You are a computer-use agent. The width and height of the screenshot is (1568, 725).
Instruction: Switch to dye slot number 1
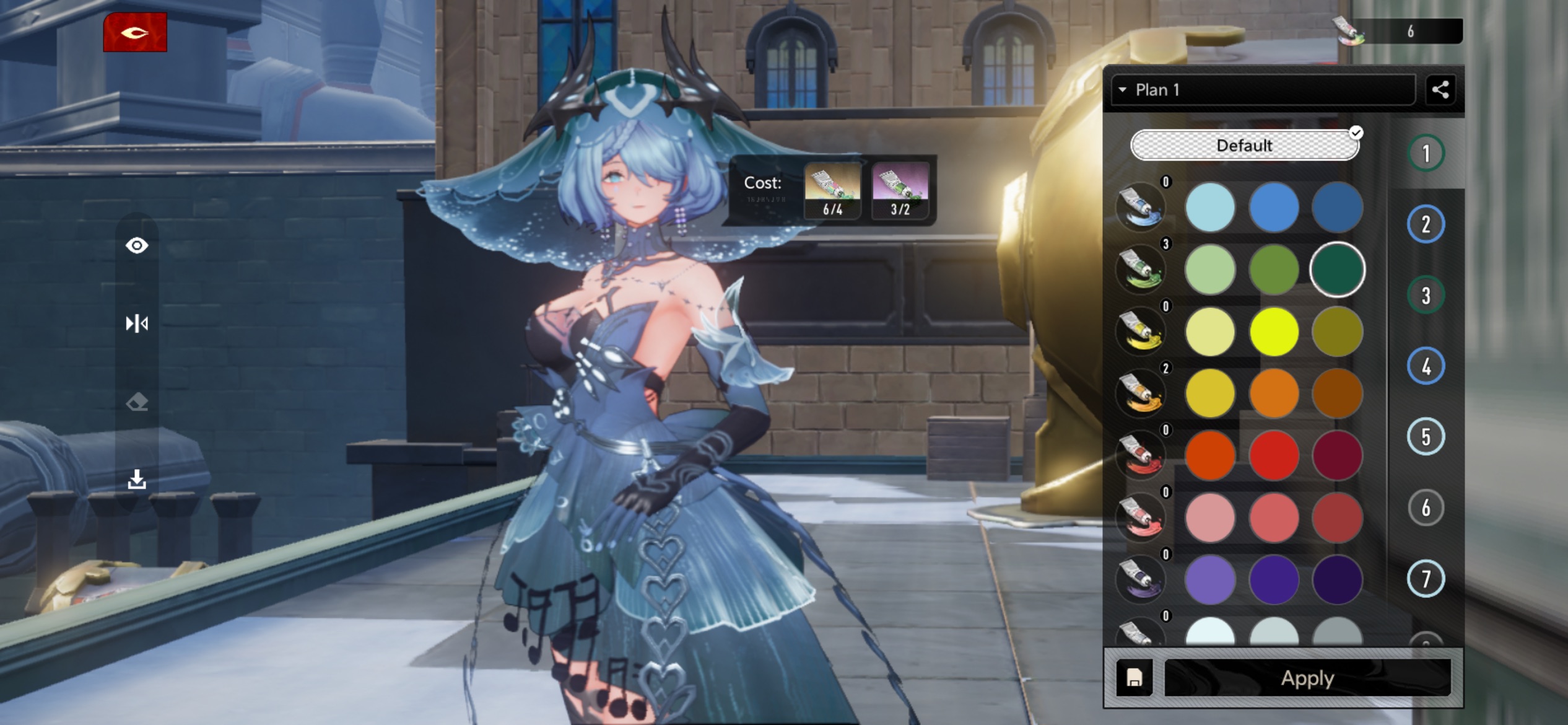pos(1426,153)
